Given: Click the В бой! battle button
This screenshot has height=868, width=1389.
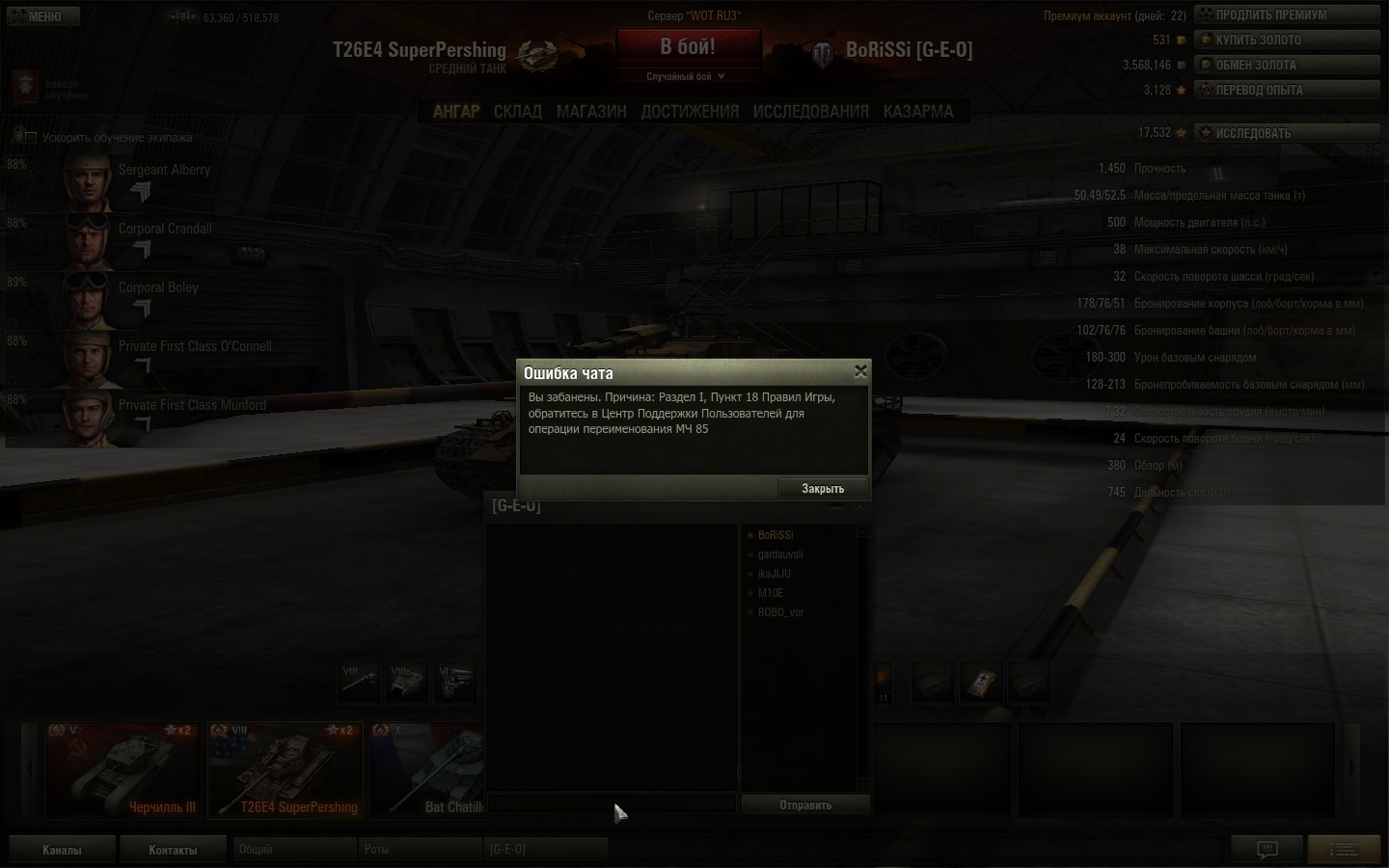Looking at the screenshot, I should tap(688, 46).
